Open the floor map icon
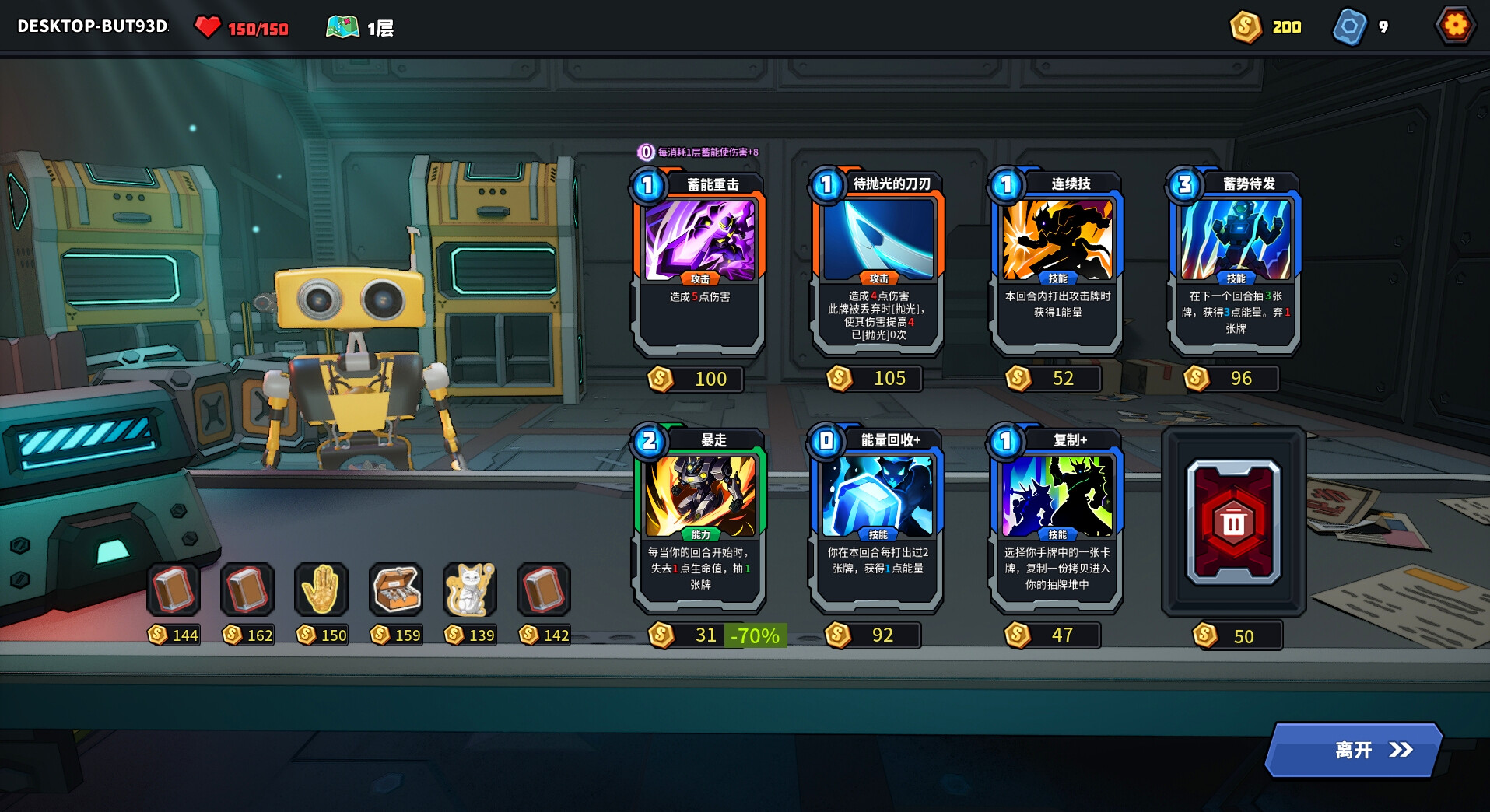The image size is (1490, 812). (342, 28)
